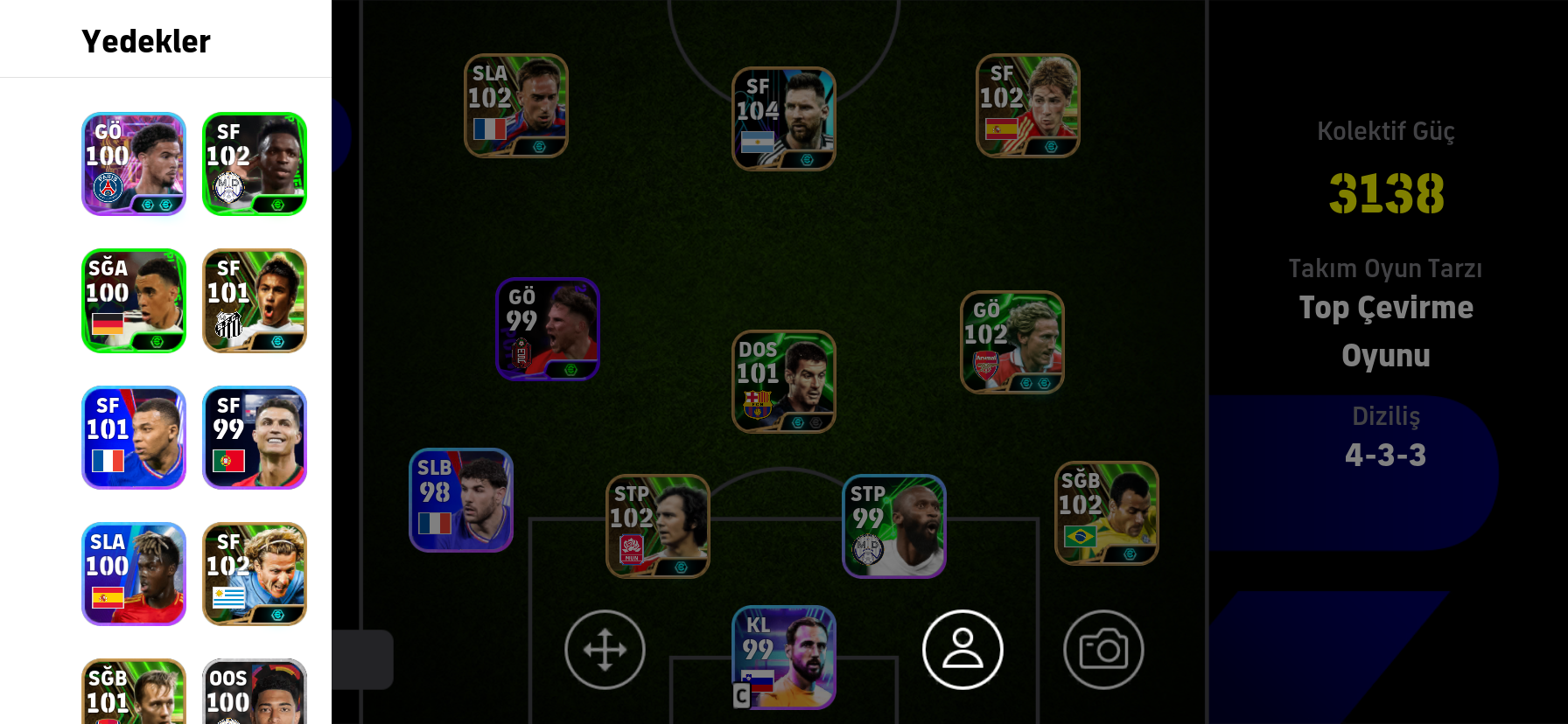Open the player profile icon button
The height and width of the screenshot is (724, 1568).
click(962, 650)
